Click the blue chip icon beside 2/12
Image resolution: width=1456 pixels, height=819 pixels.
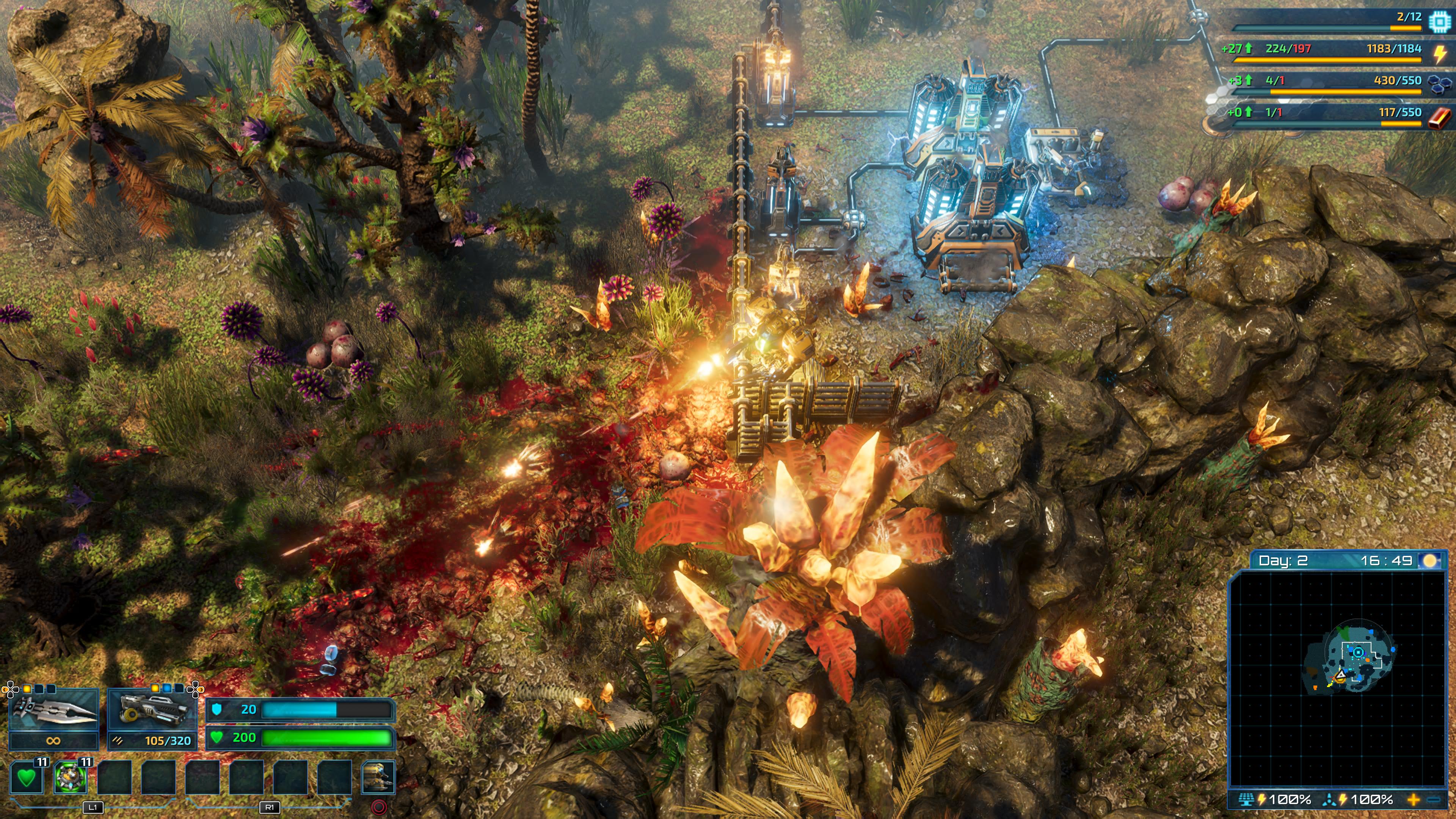tap(1439, 20)
